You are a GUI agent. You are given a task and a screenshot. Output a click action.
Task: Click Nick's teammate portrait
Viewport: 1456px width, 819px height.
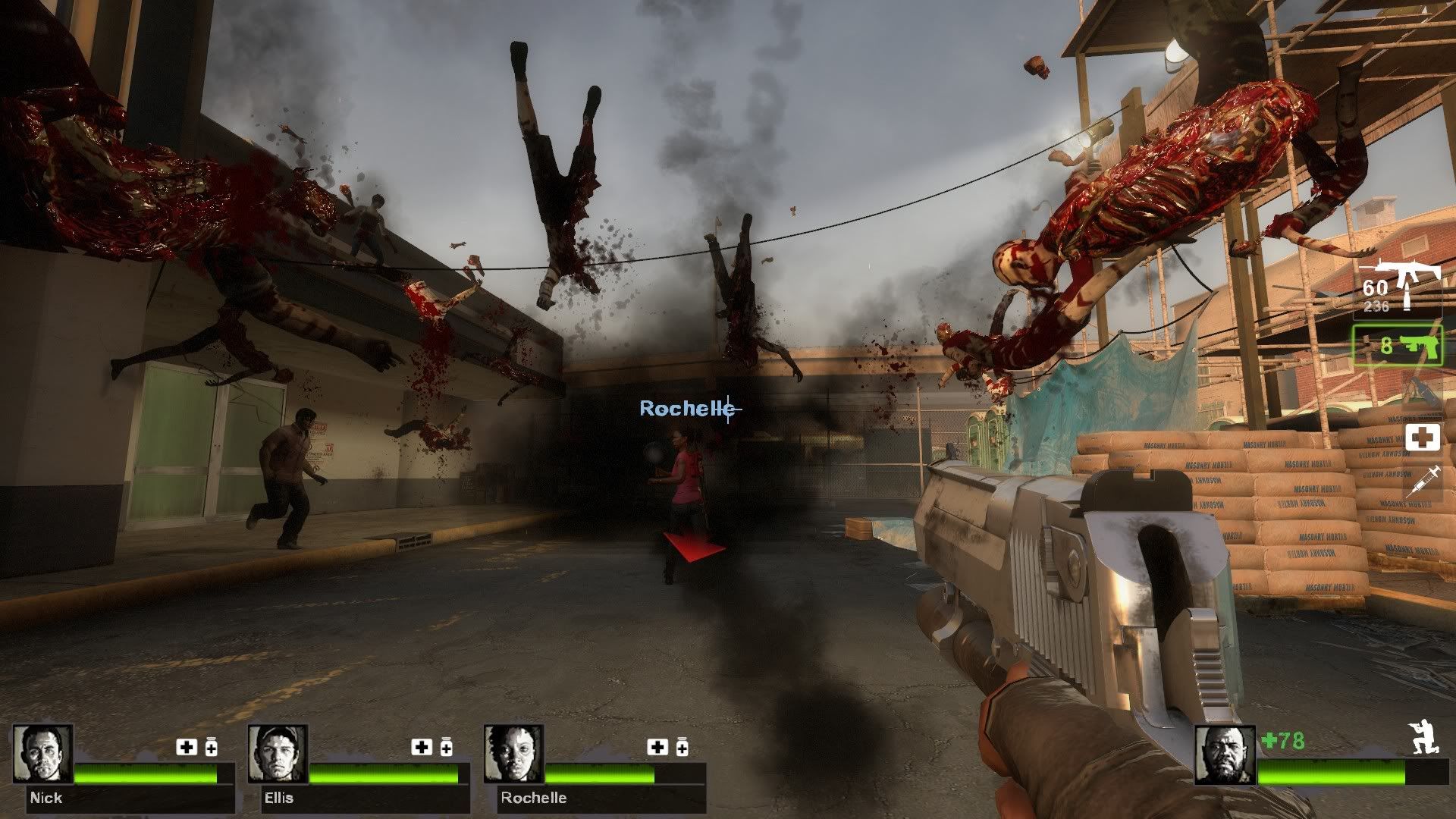pyautogui.click(x=43, y=754)
